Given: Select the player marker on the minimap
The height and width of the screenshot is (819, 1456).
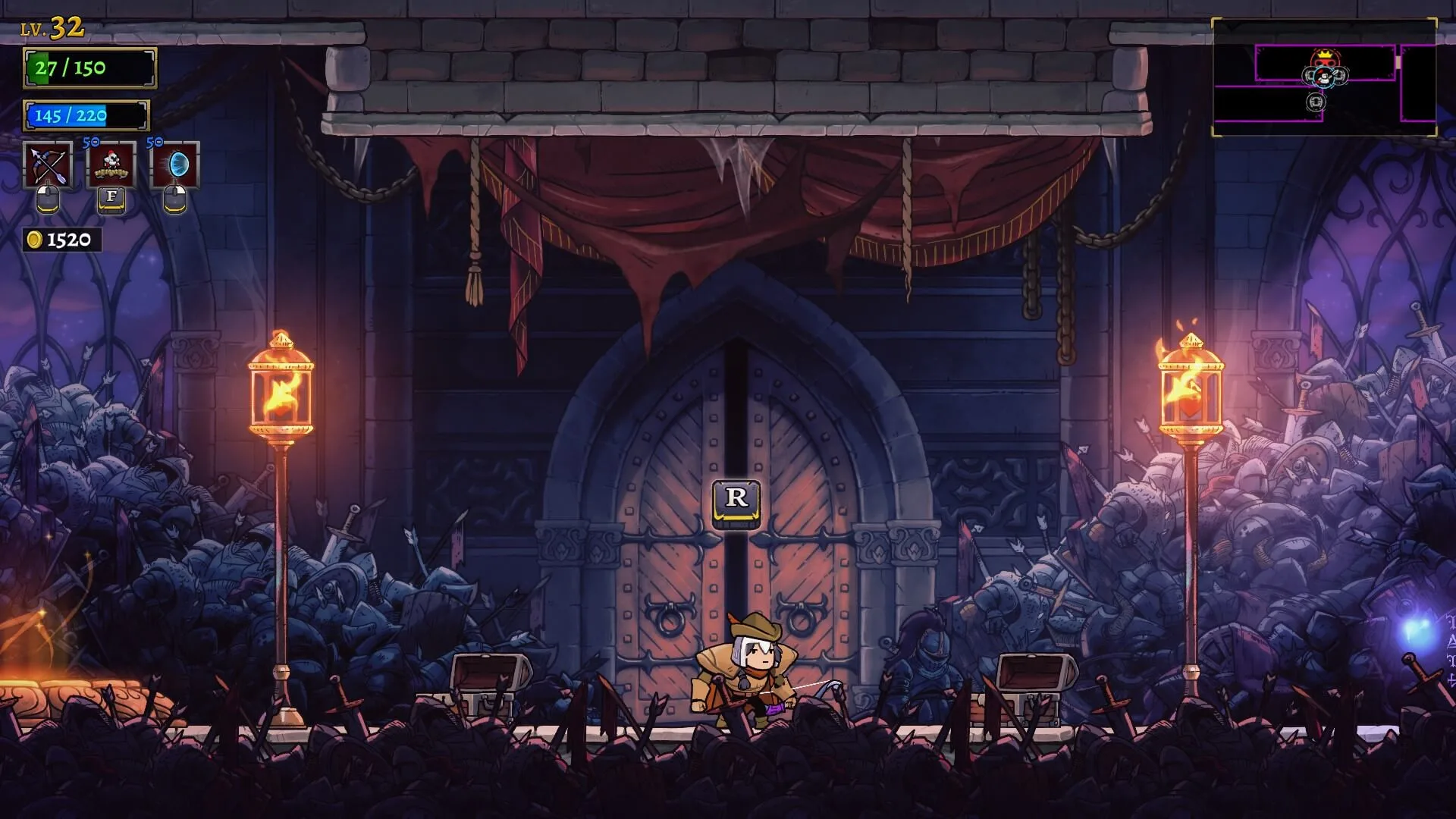Looking at the screenshot, I should [1324, 77].
